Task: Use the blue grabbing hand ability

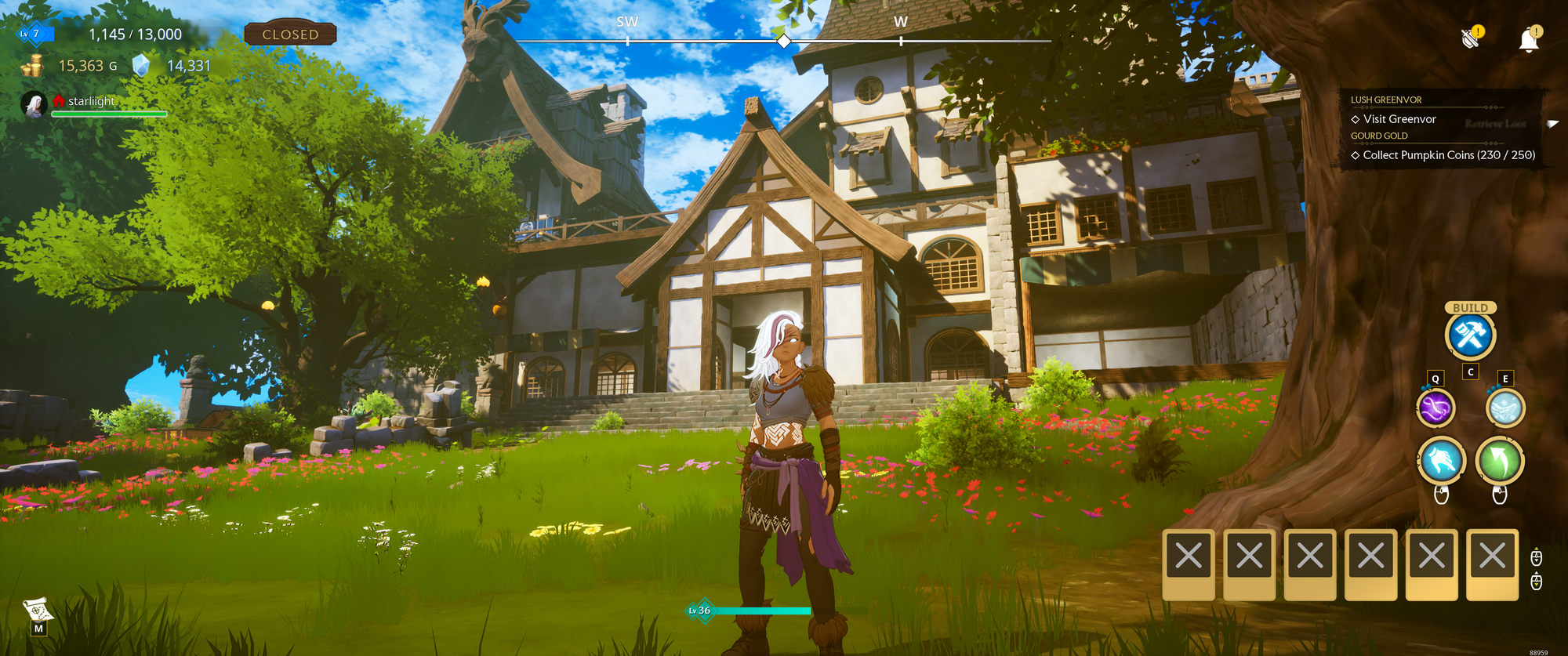Action: pyautogui.click(x=1441, y=461)
